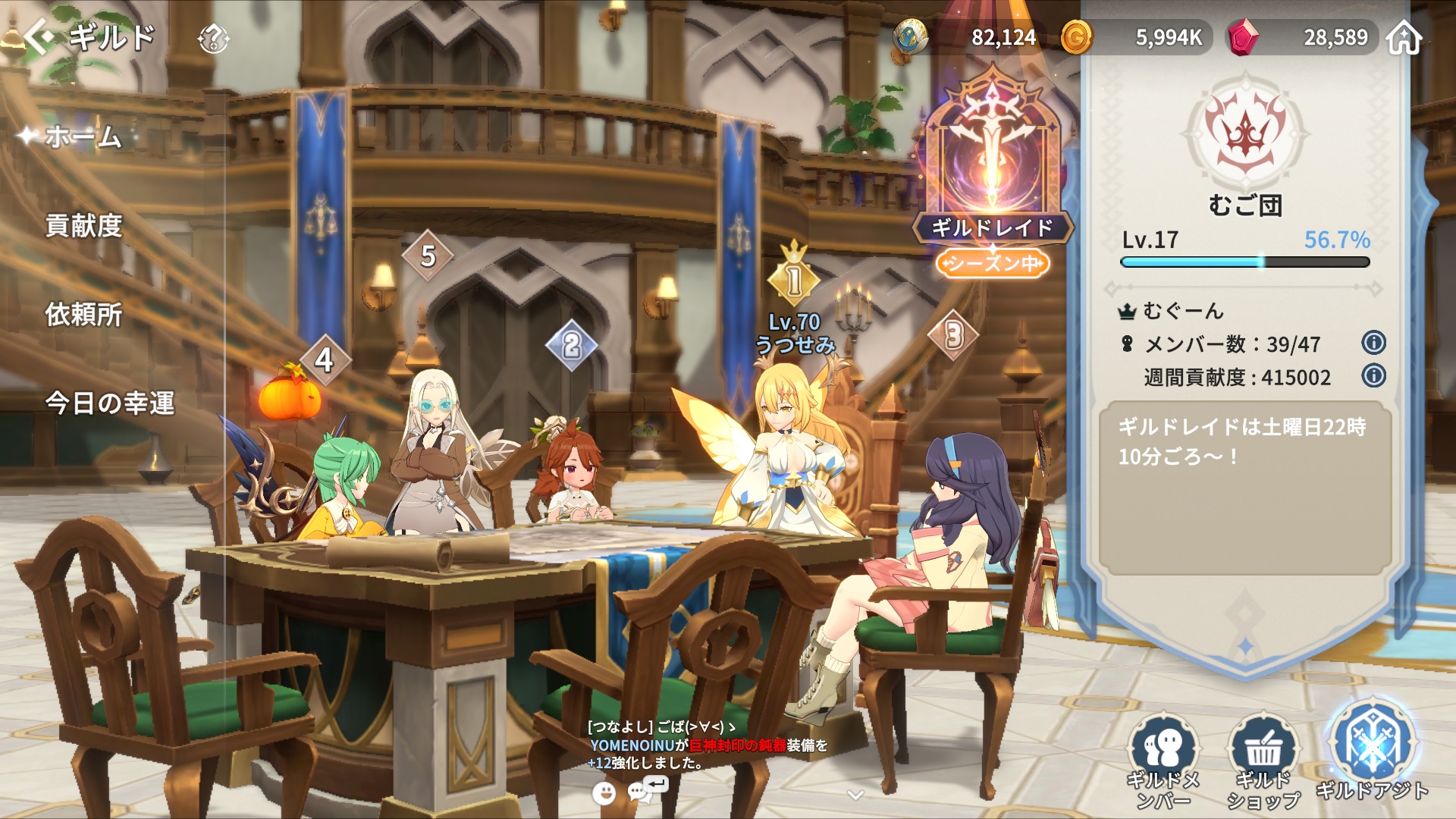Screen dimensions: 1456x819
Task: Return to home via house icon
Action: point(1404,37)
